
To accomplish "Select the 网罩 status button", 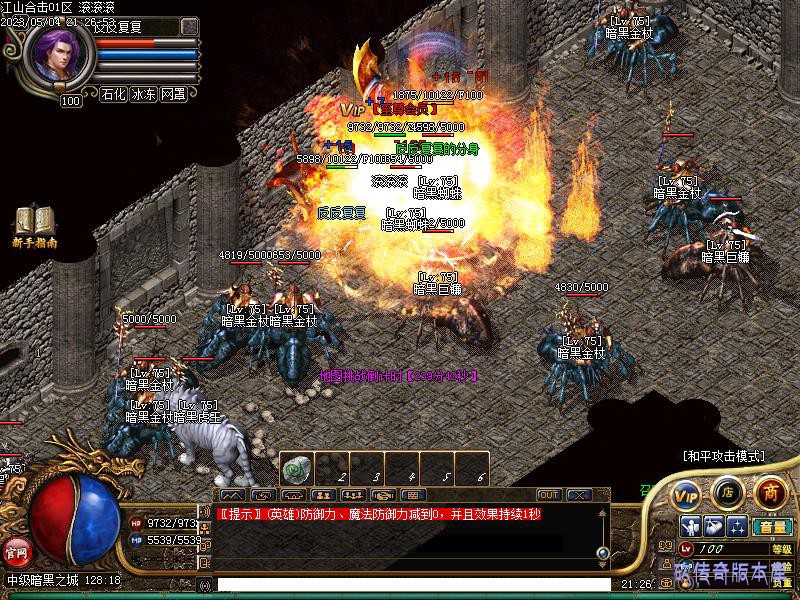I will coord(174,95).
